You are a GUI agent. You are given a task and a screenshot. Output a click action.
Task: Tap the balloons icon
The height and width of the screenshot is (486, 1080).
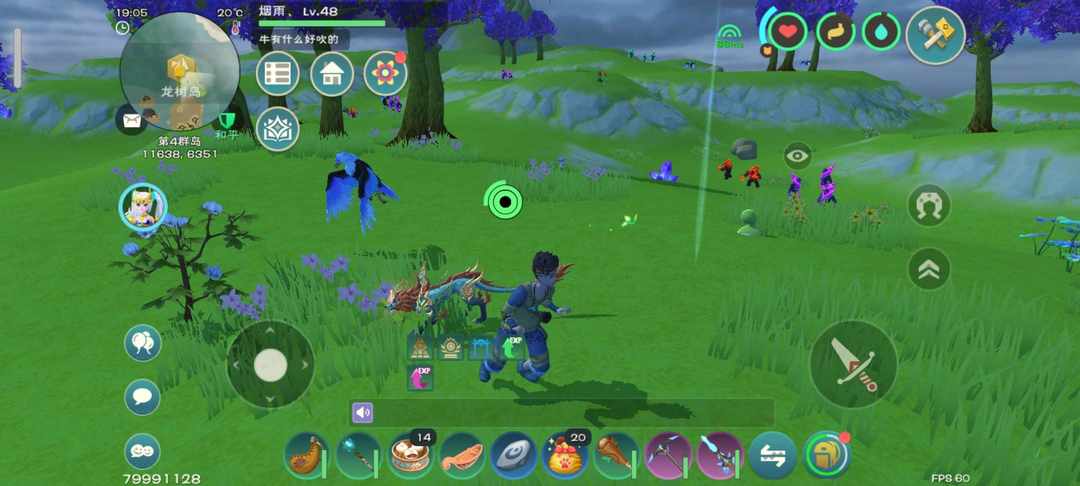click(x=143, y=343)
